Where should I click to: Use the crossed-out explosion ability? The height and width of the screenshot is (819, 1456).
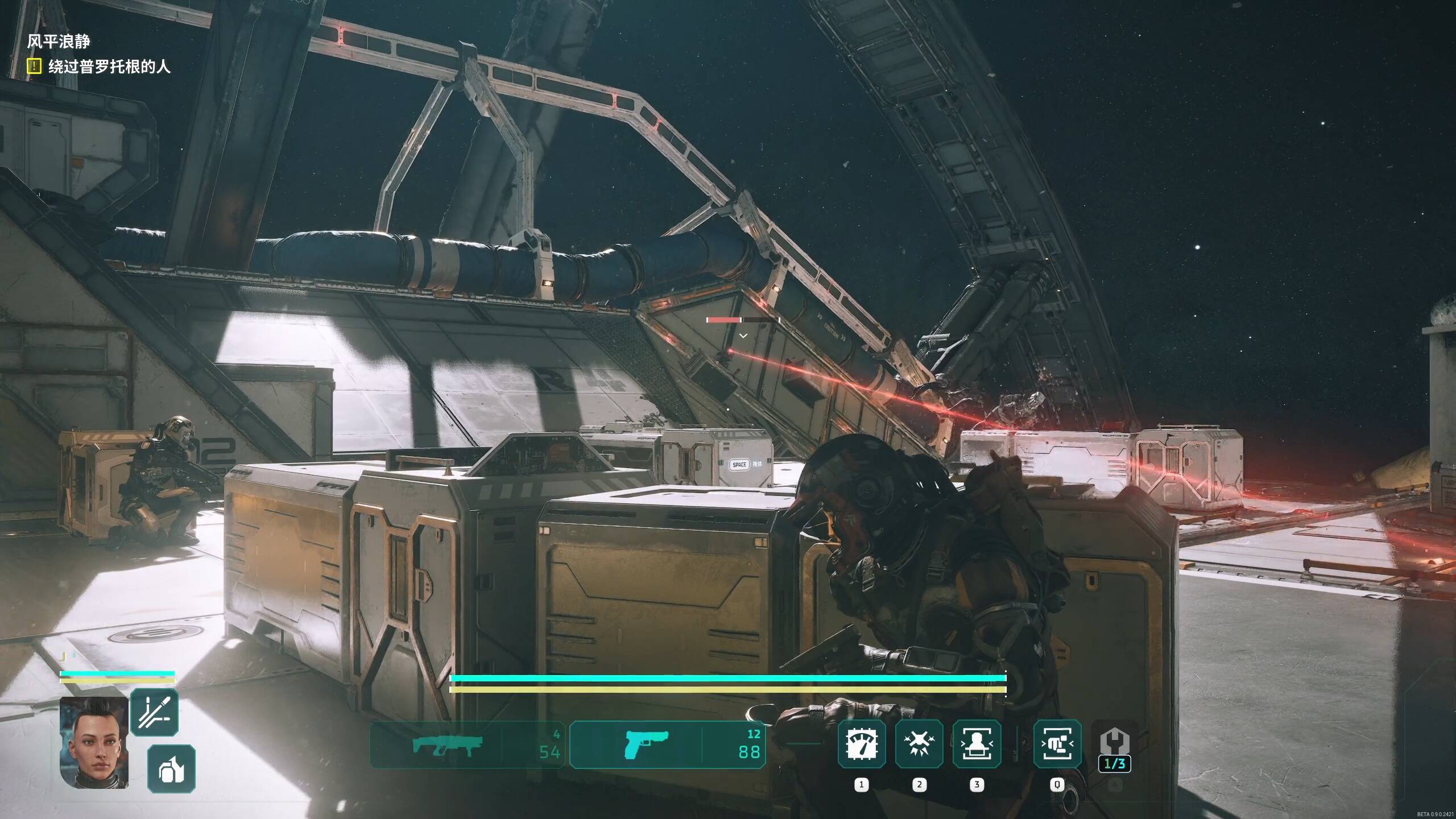coord(919,743)
